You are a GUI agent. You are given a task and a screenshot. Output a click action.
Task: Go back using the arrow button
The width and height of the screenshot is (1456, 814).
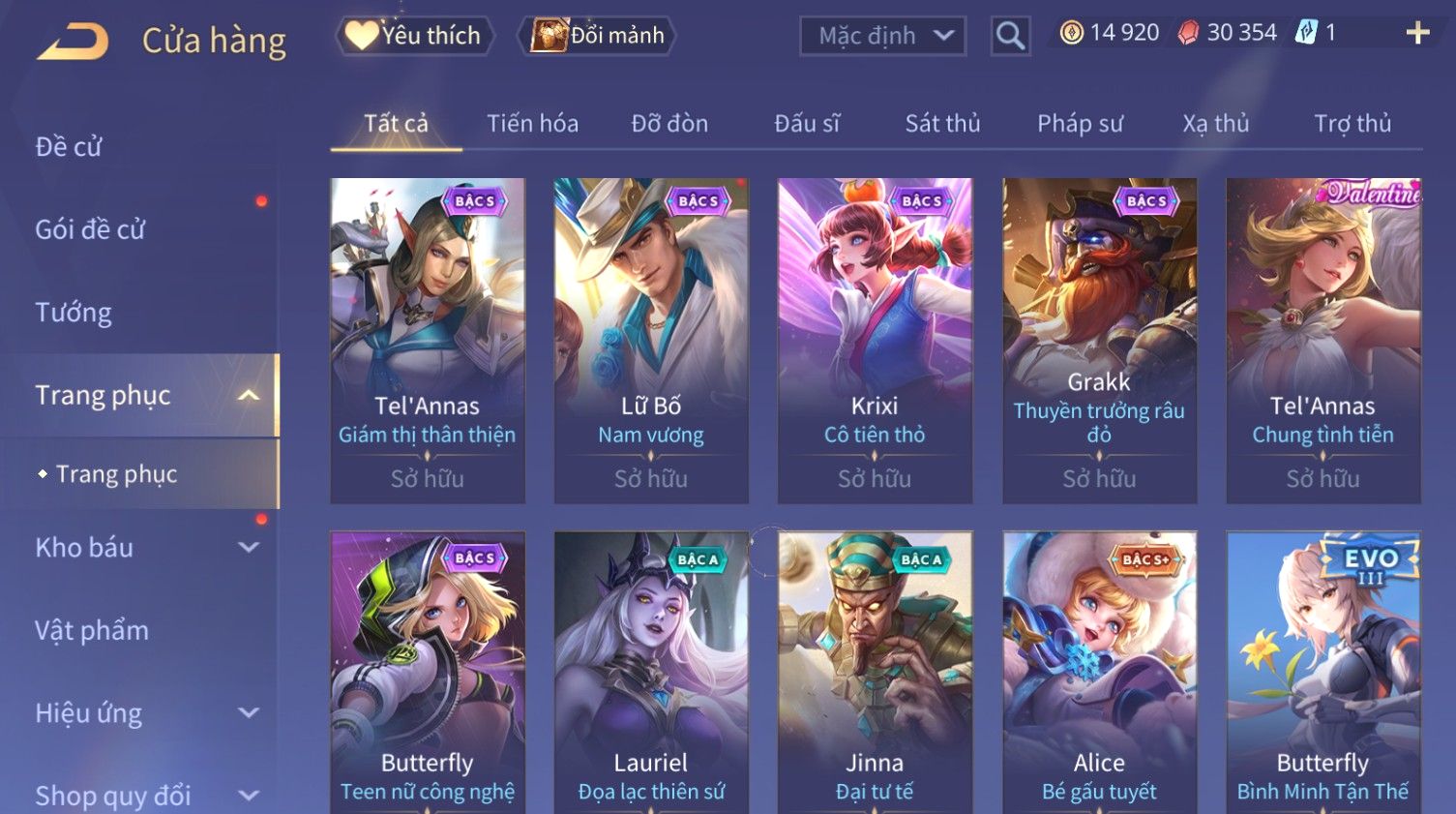click(x=73, y=42)
